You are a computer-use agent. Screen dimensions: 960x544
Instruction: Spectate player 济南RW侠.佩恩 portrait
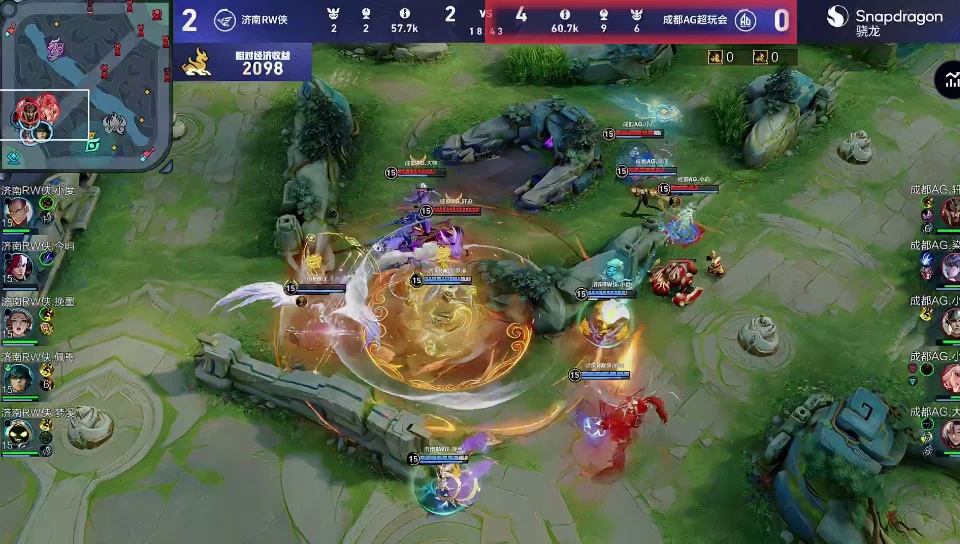tap(16, 377)
